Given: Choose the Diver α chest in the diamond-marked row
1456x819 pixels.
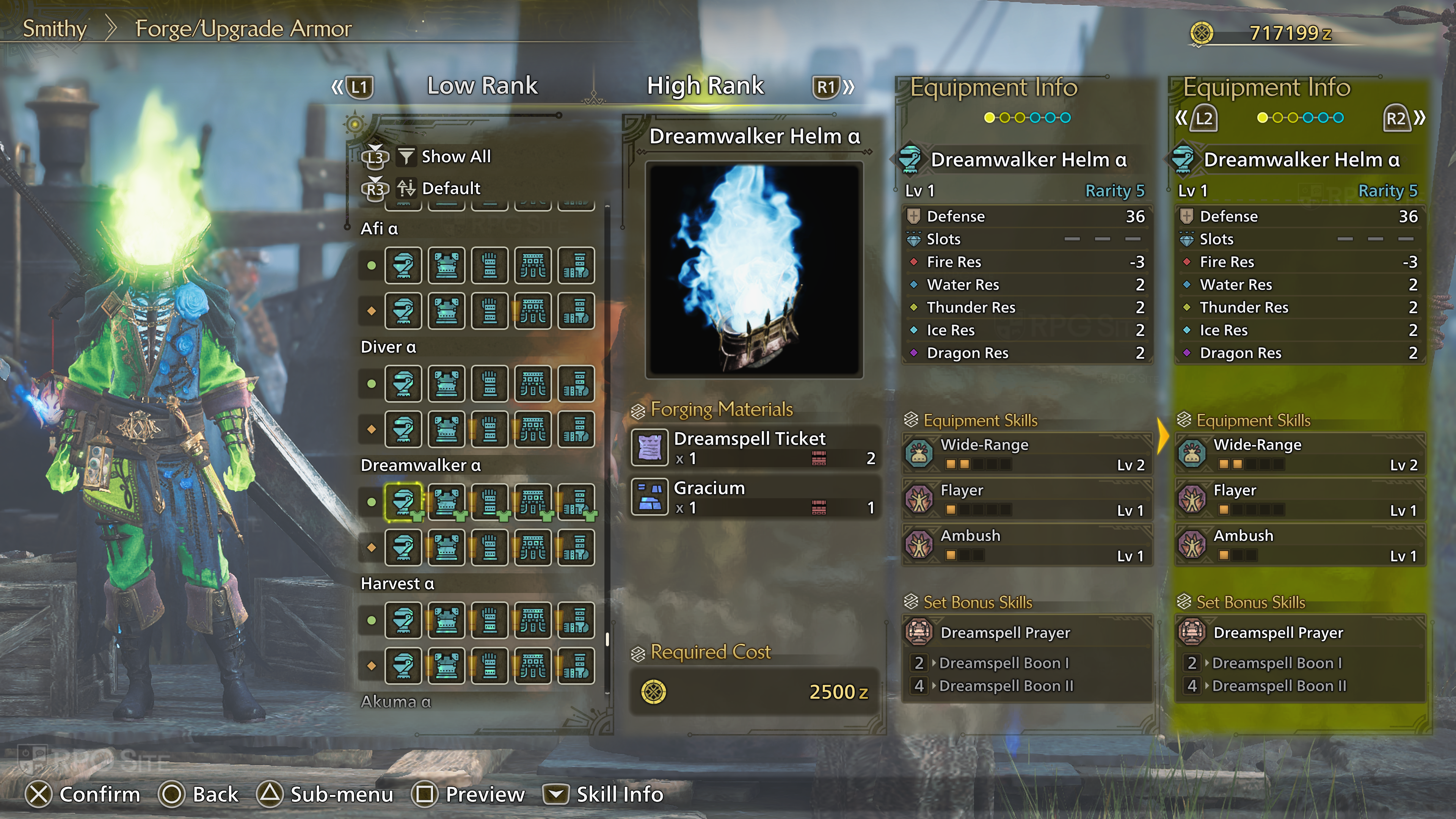Looking at the screenshot, I should pyautogui.click(x=447, y=429).
